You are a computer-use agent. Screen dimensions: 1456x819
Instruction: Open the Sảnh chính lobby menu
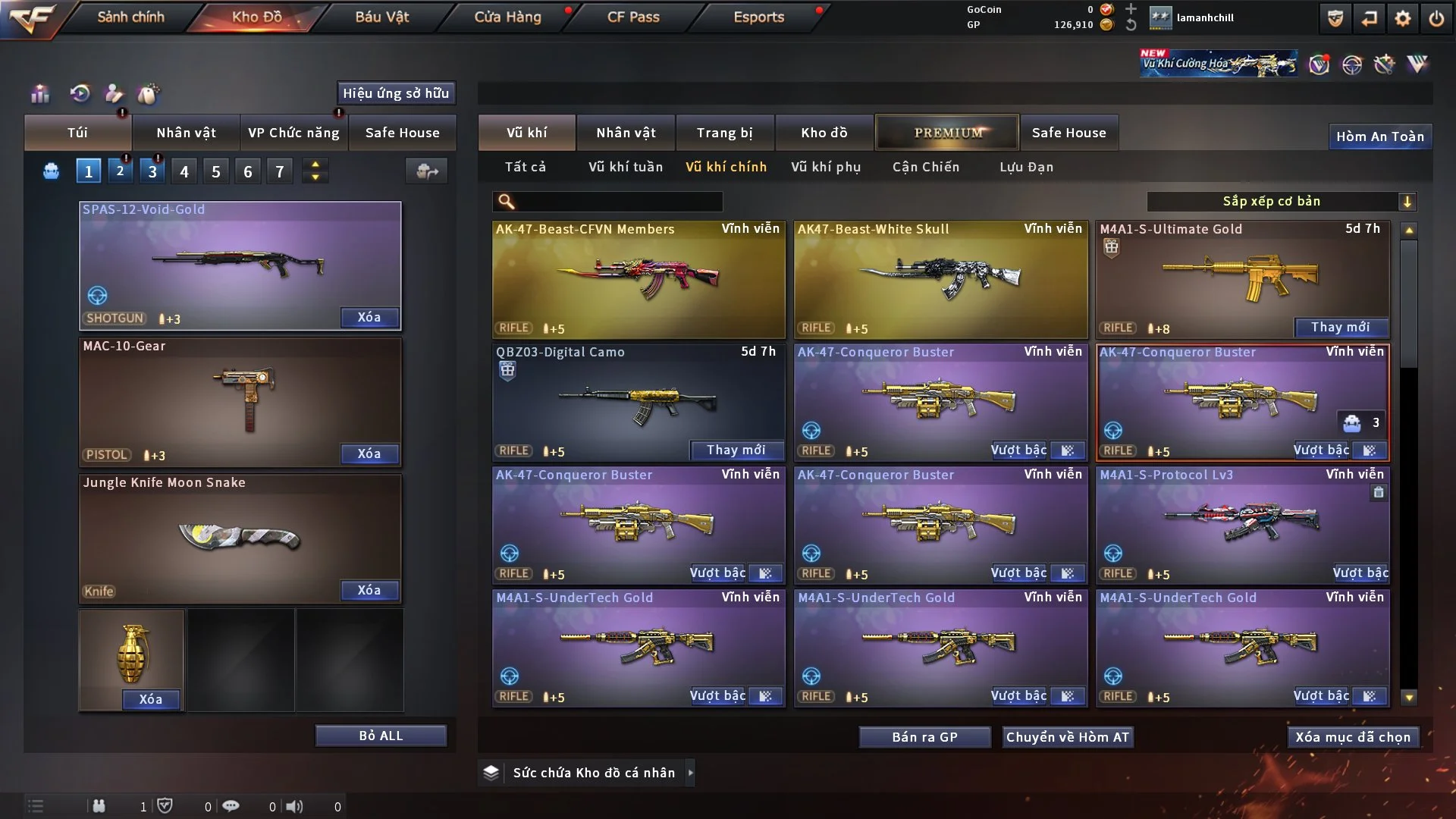(130, 17)
